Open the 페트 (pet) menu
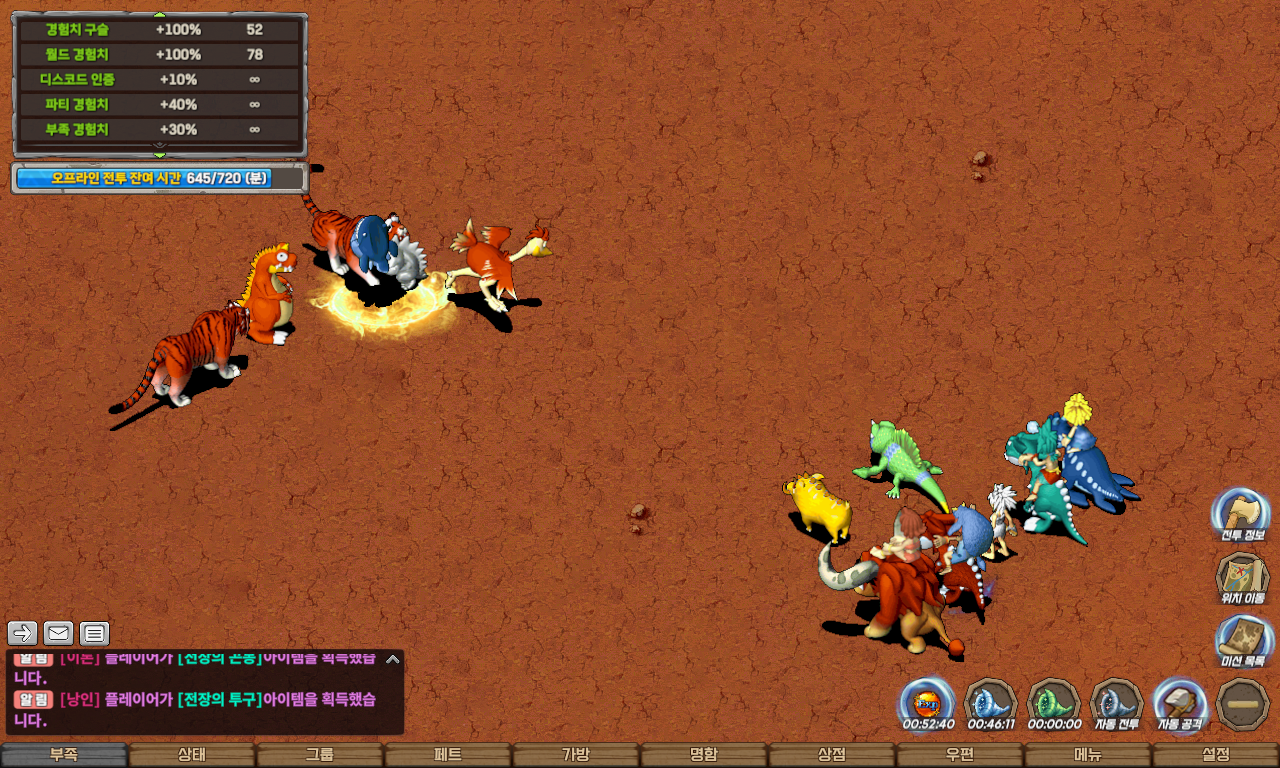Screen dimensions: 1280x768 click(x=448, y=755)
